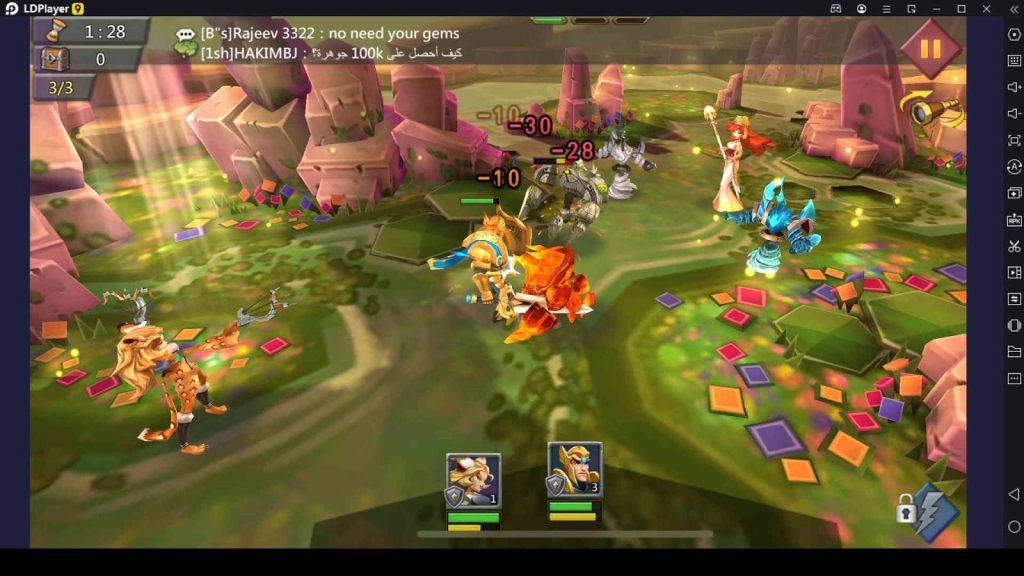
Task: Open the LDPlayer gamepad settings
Action: (836, 9)
